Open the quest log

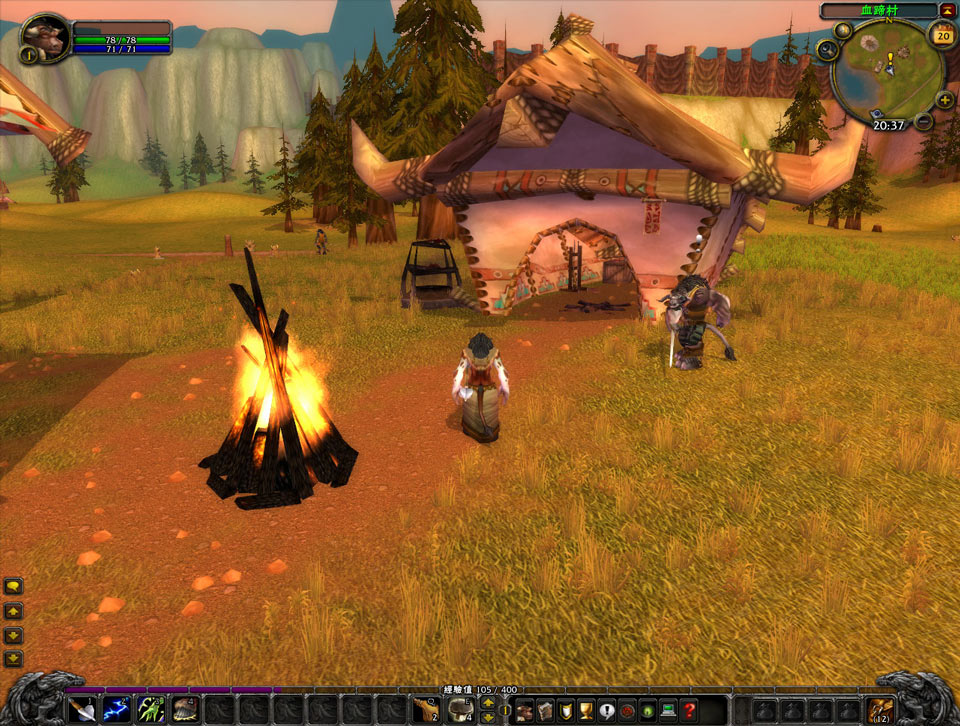pos(607,711)
